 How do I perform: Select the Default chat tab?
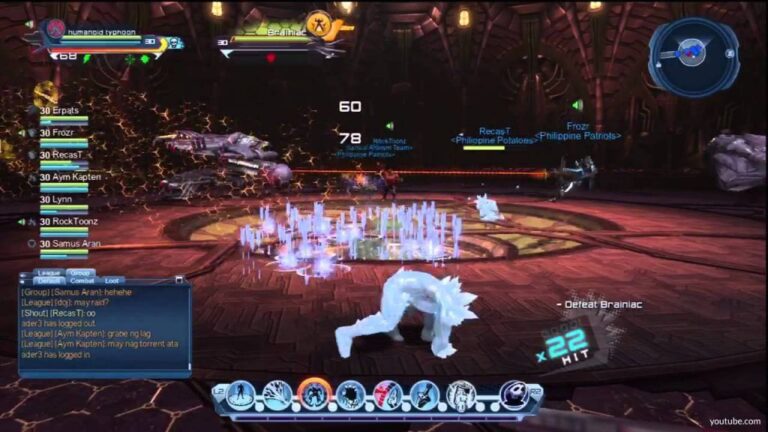[x=49, y=281]
